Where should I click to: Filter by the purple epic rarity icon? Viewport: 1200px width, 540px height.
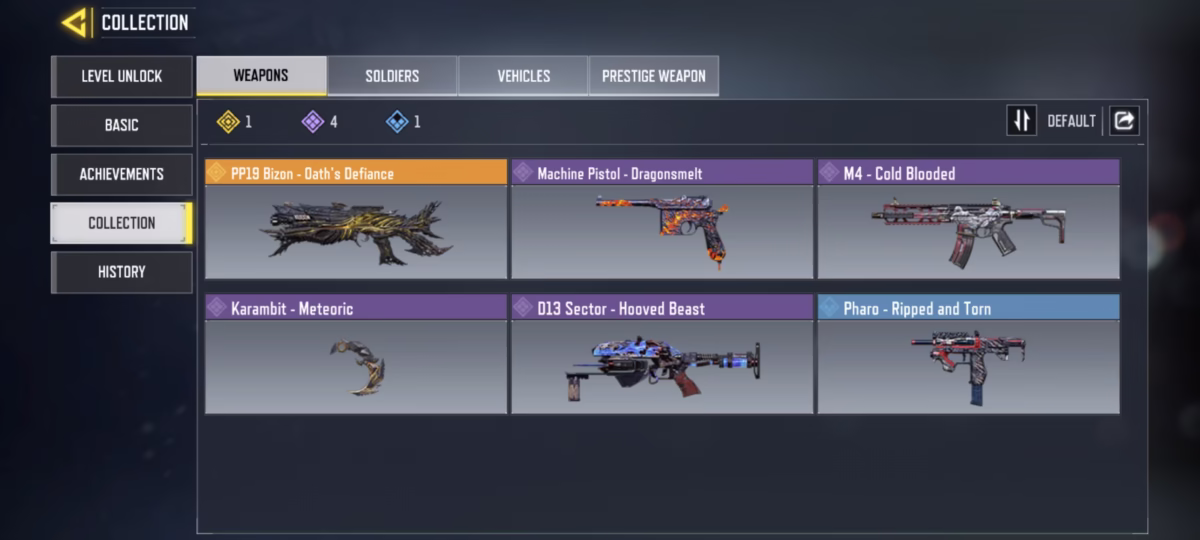tap(313, 122)
